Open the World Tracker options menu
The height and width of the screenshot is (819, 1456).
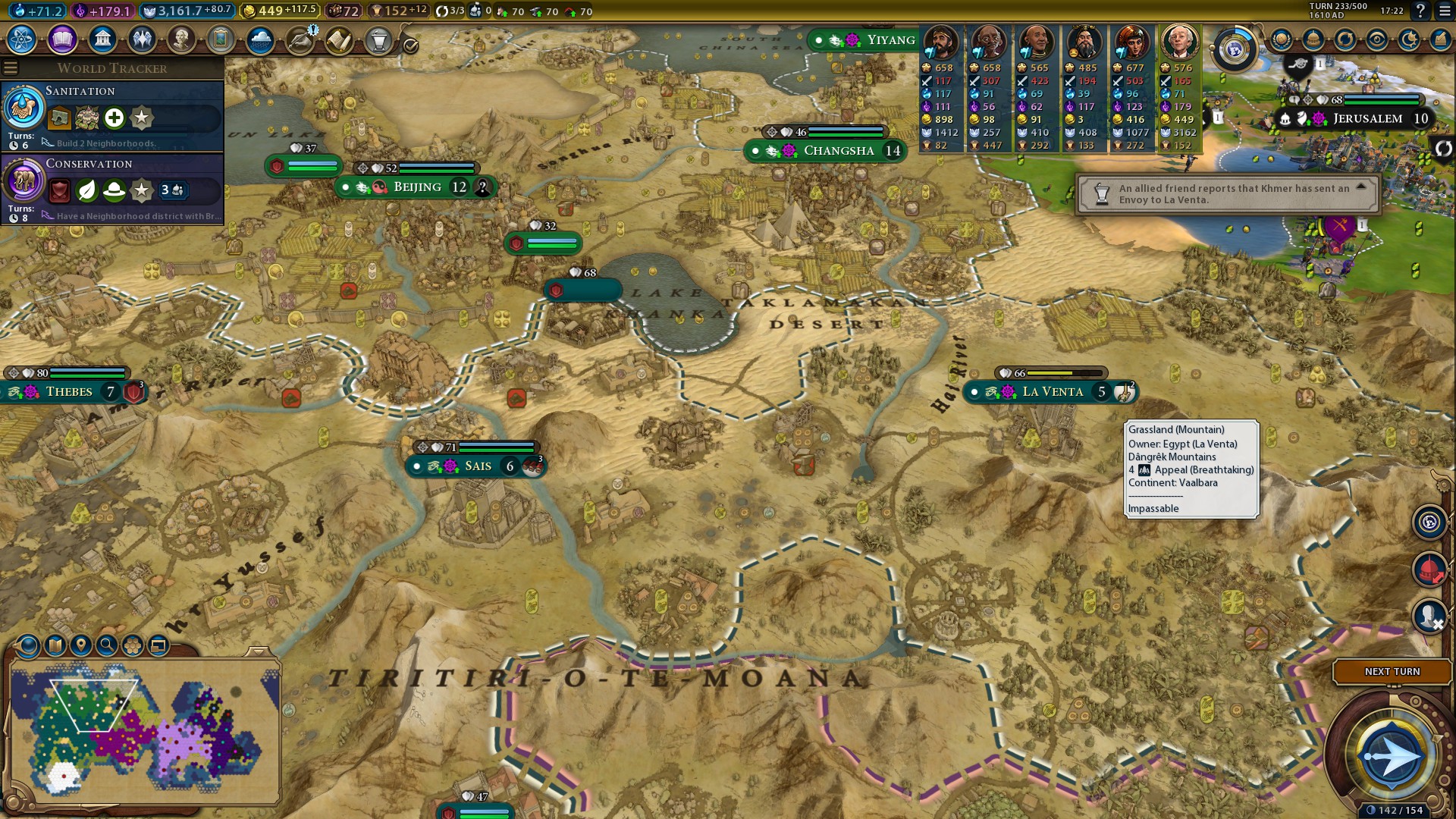(x=11, y=68)
